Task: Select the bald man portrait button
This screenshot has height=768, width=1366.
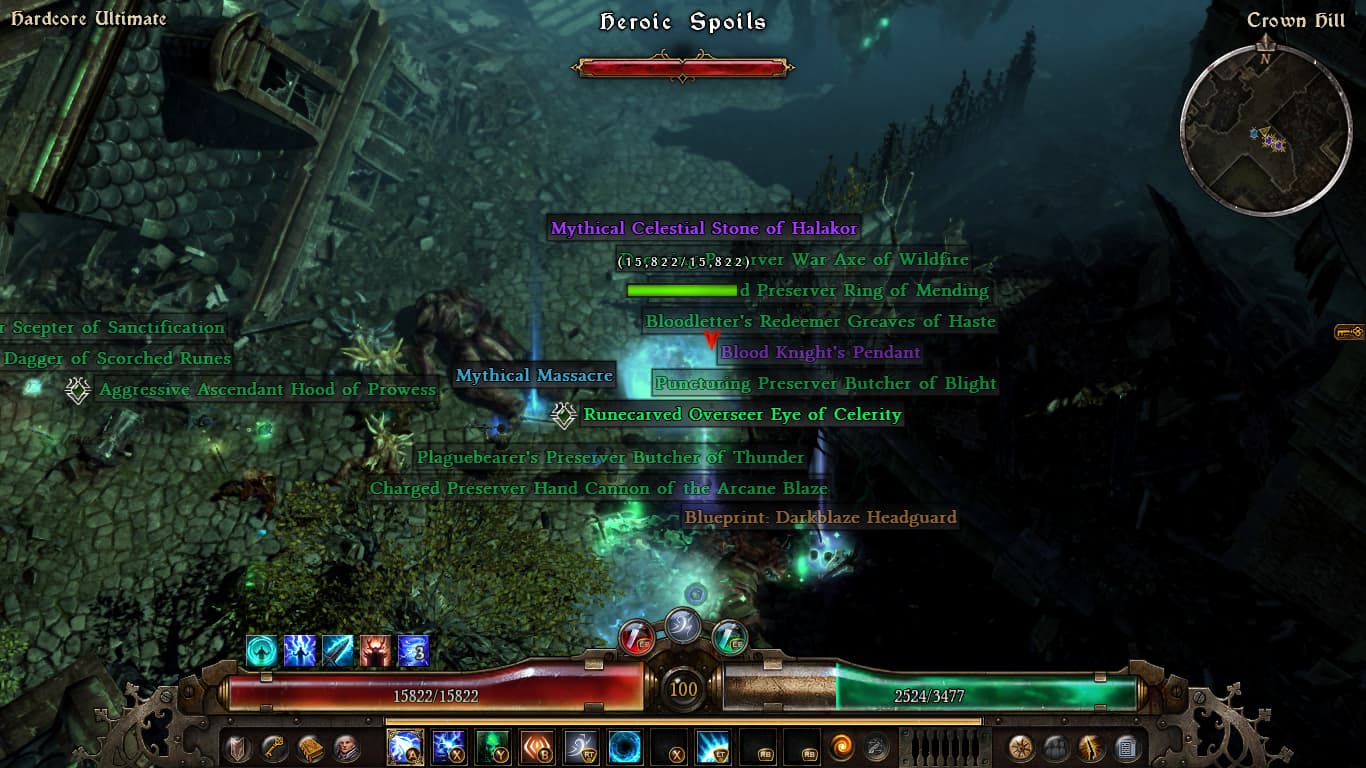Action: point(345,747)
